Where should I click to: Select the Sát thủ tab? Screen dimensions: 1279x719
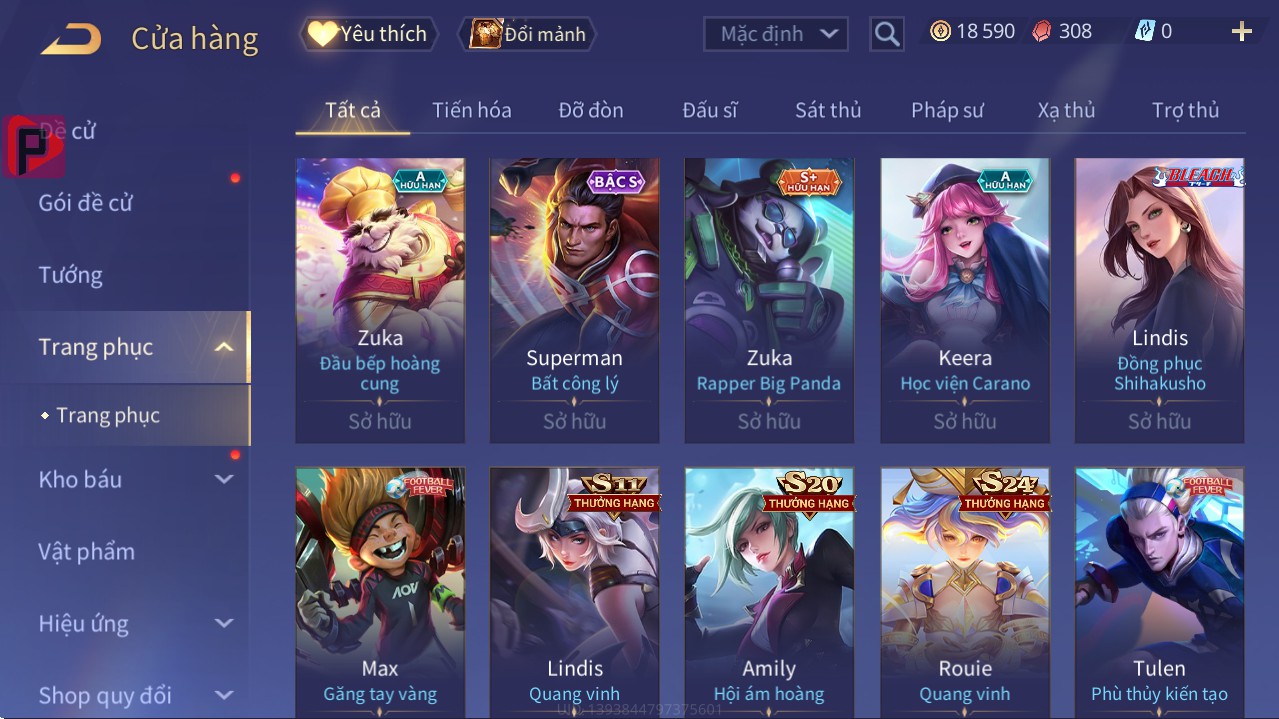tap(828, 110)
